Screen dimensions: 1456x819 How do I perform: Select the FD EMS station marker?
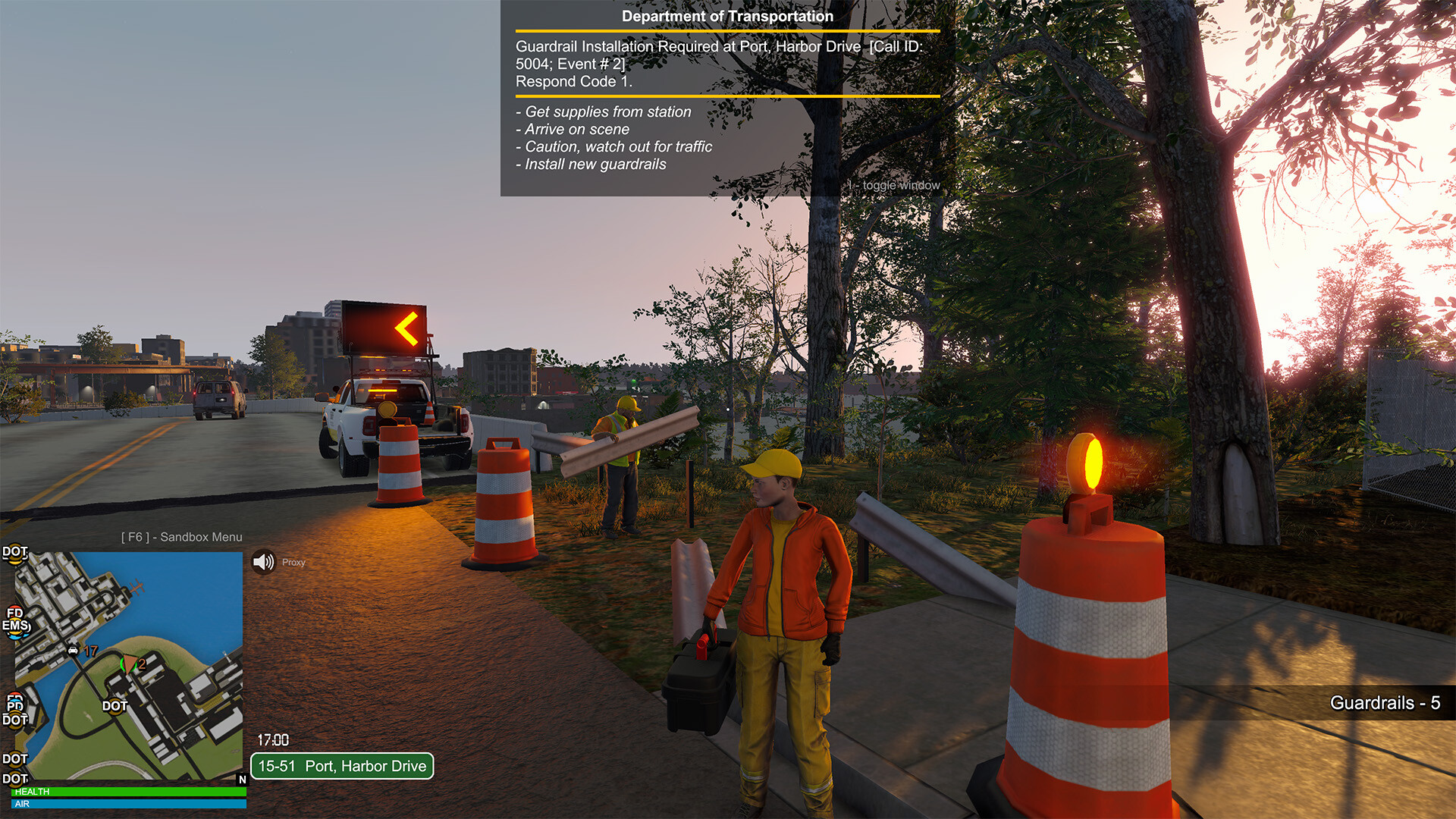pyautogui.click(x=15, y=620)
